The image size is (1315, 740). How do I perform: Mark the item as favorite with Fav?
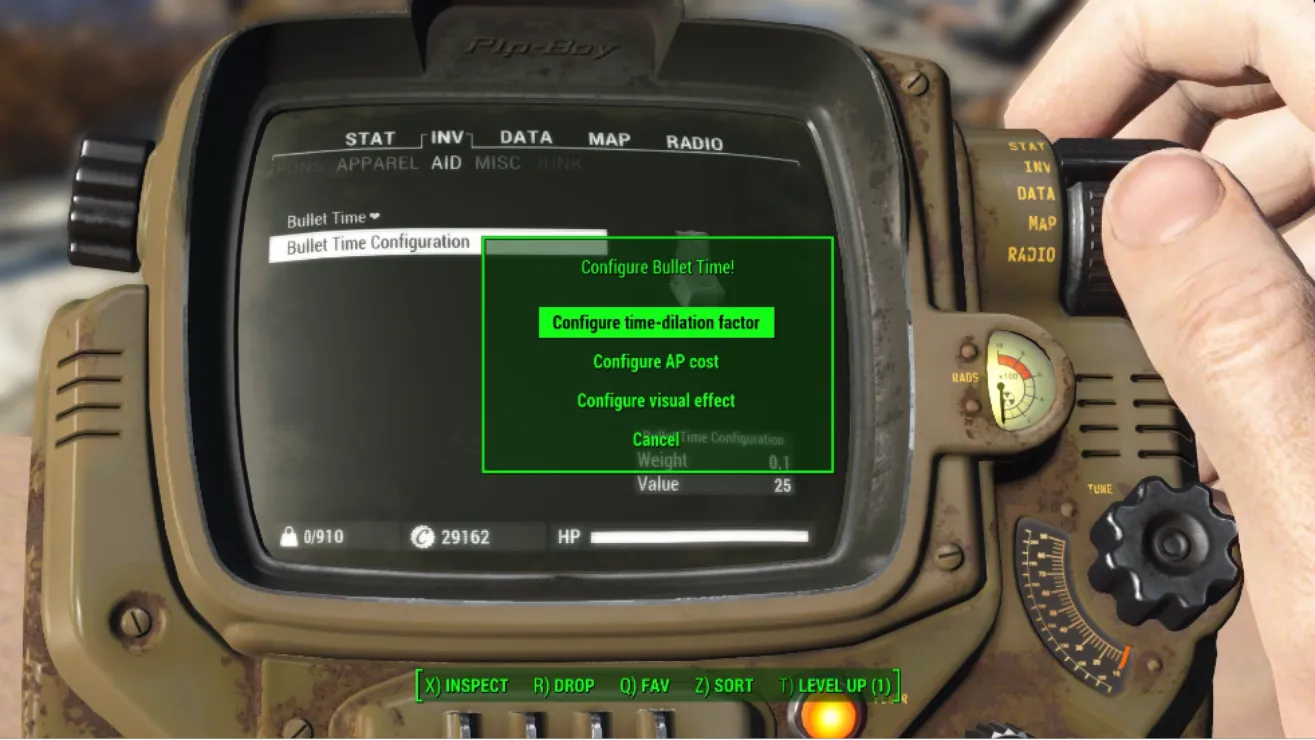pyautogui.click(x=644, y=686)
